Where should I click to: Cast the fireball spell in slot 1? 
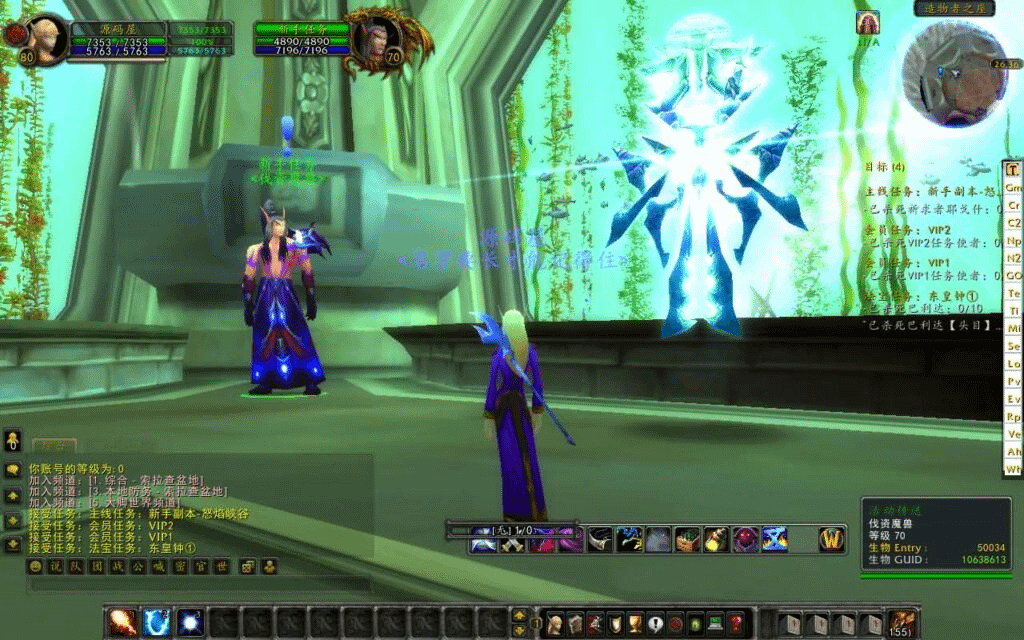pos(122,622)
